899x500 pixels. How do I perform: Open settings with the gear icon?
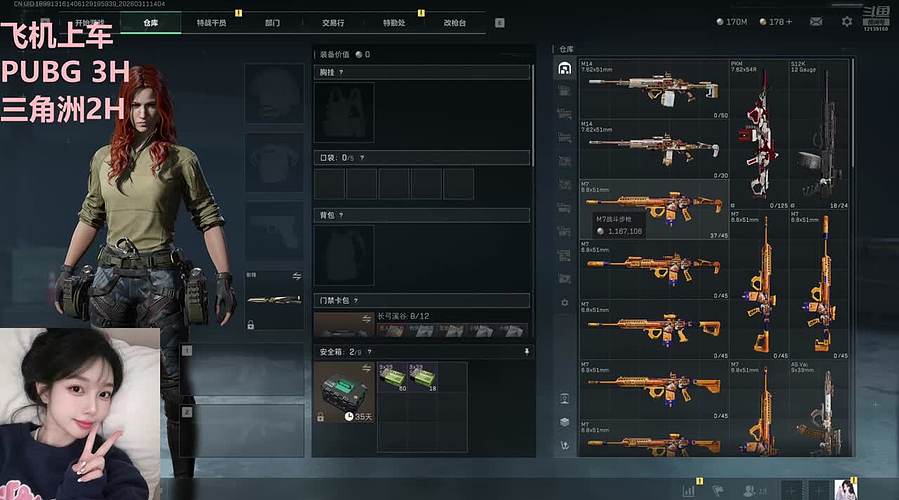click(x=847, y=21)
